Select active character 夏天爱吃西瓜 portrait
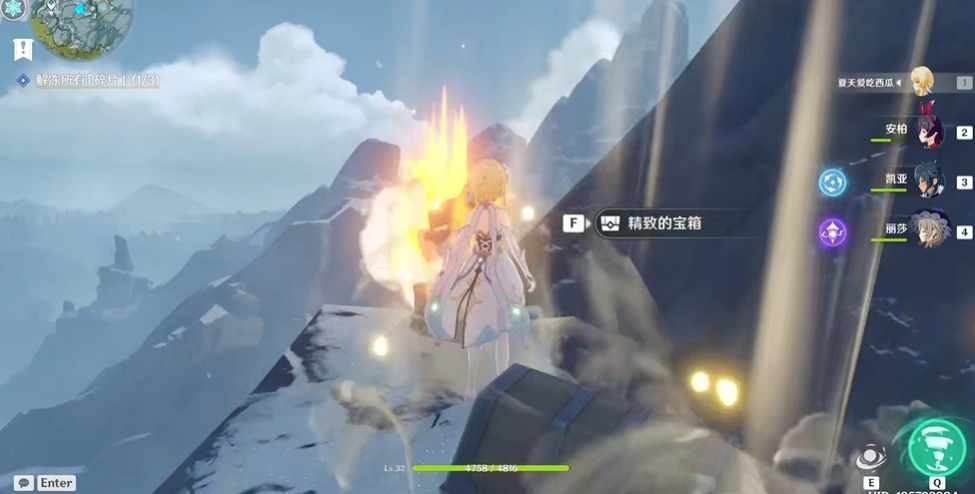The height and width of the screenshot is (494, 975). [924, 80]
